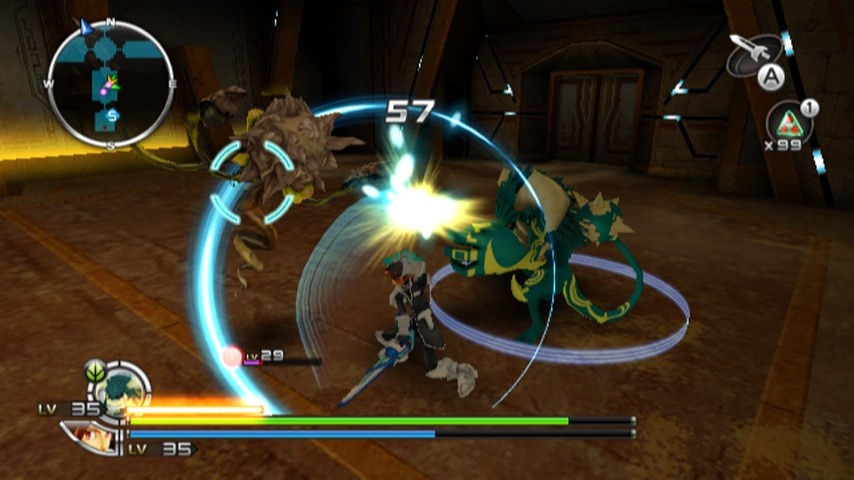Screen dimensions: 854x480
Task: Click the Spectrobe partner portrait
Action: 119,387
